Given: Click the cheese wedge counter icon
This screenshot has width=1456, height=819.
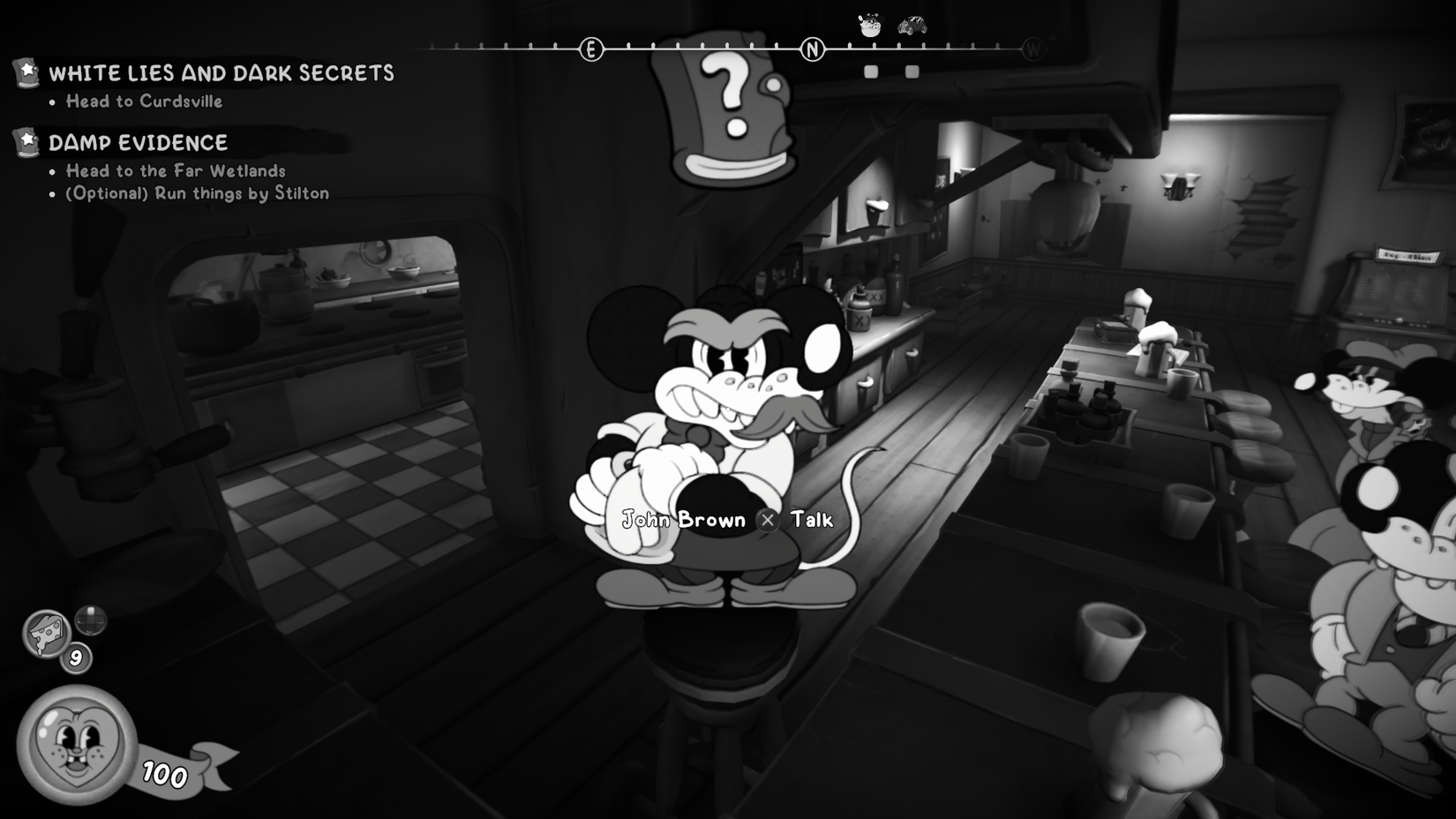Looking at the screenshot, I should click(46, 632).
